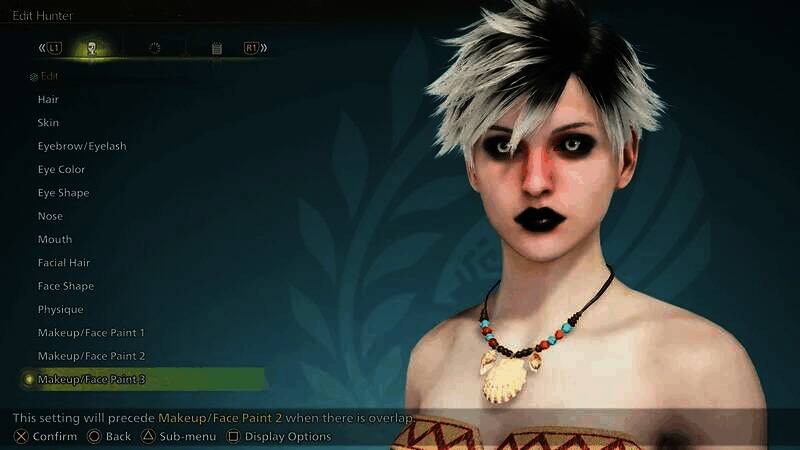Select the Hair option

[x=48, y=99]
